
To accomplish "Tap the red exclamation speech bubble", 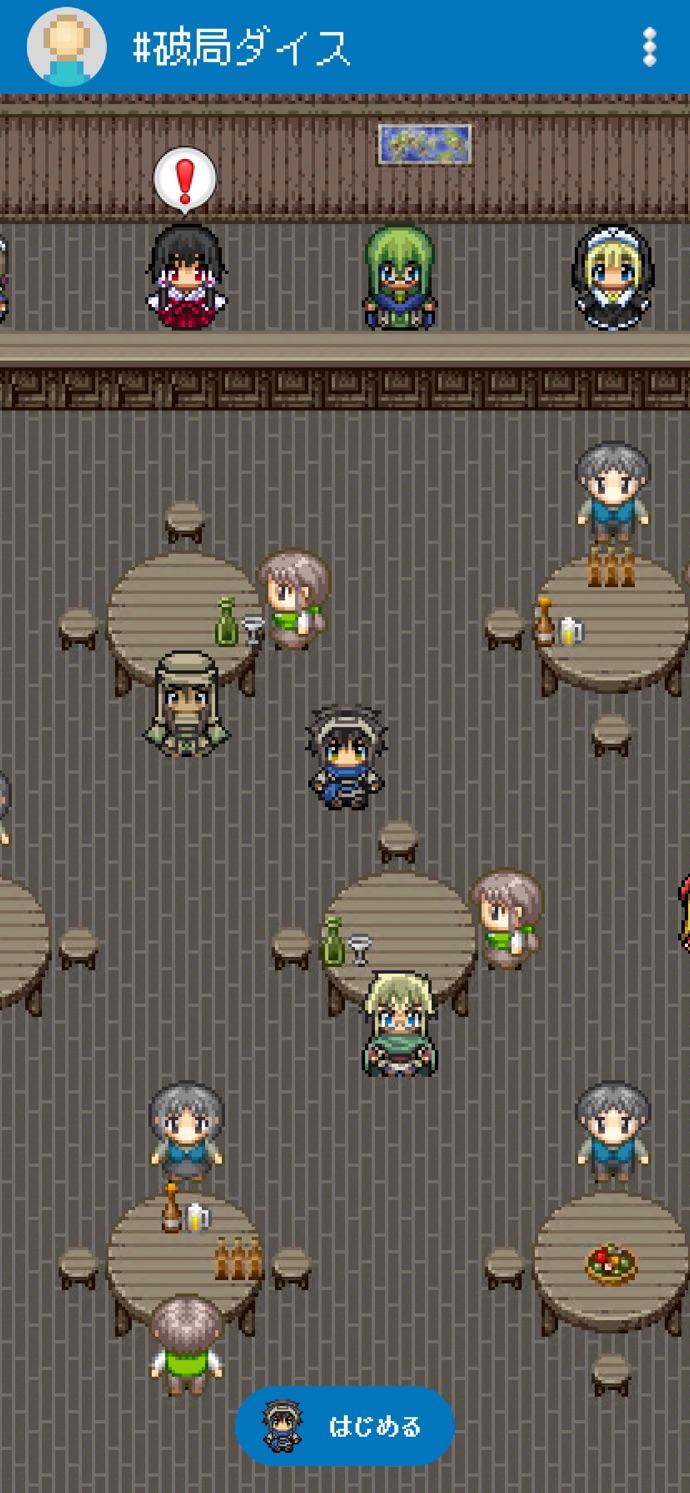I will pos(185,181).
